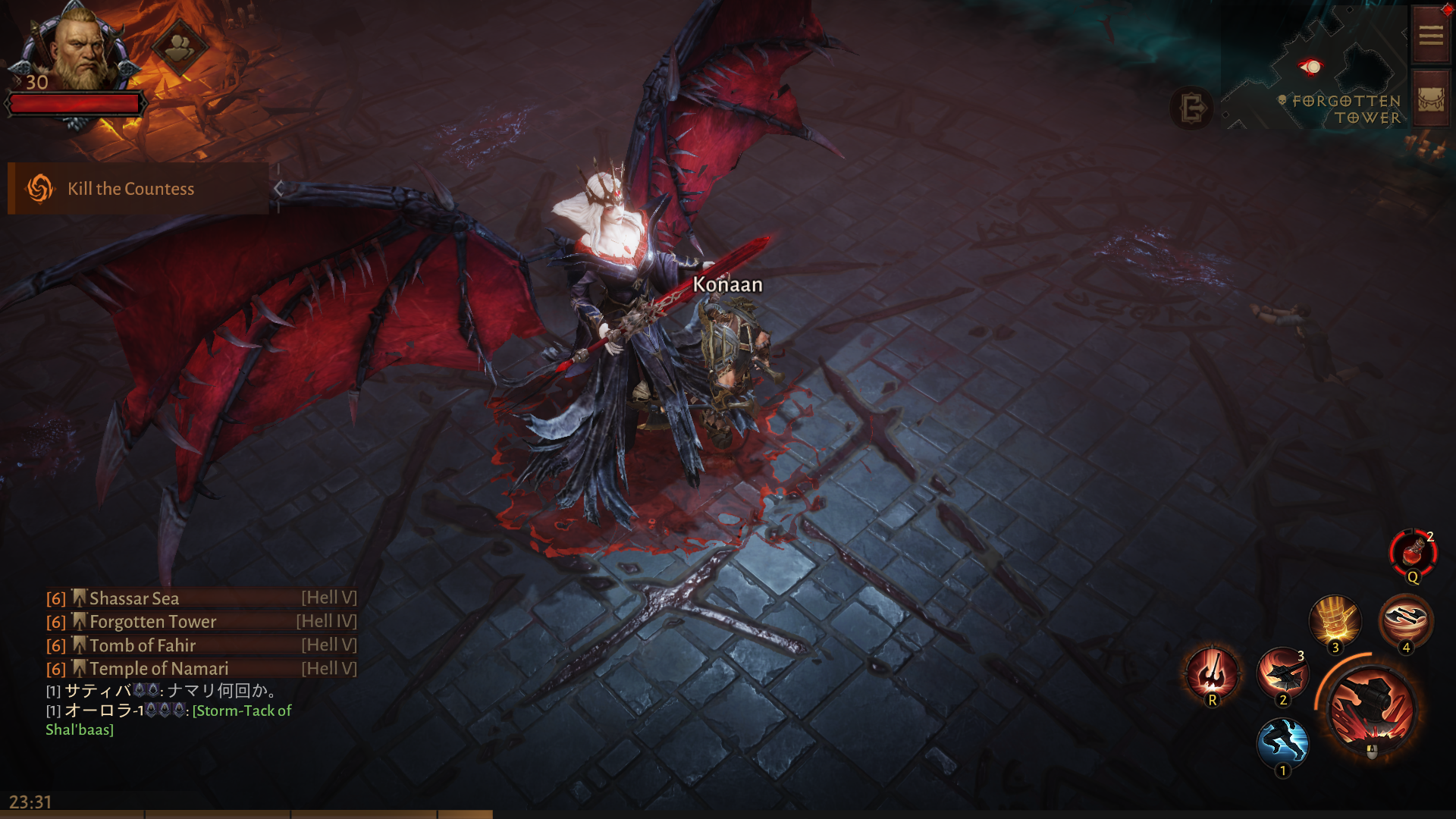Click the Forgotten Tower label on the minimap

pos(1346,108)
